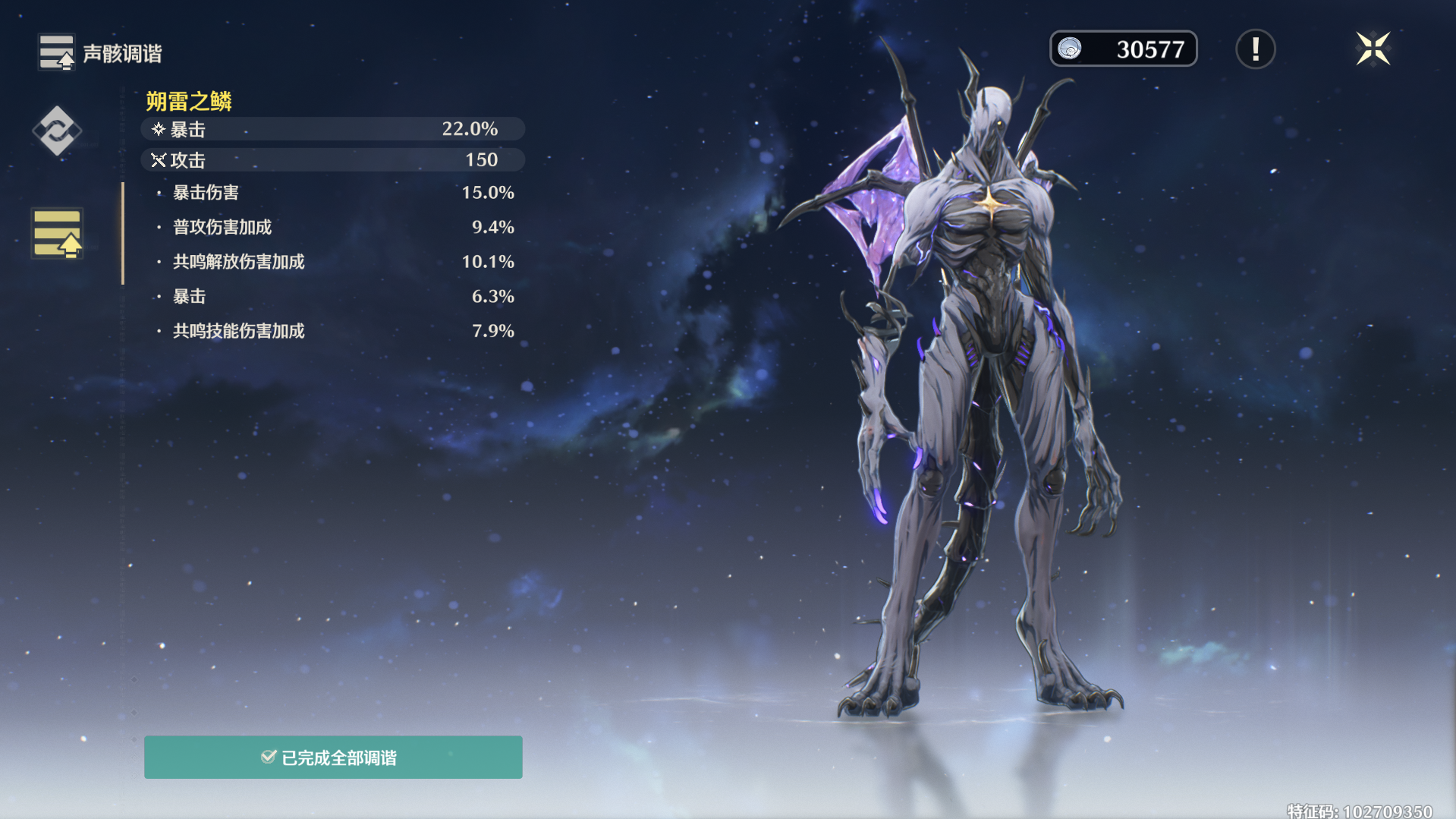Click the 暴击伤害 sub-stat row
The width and height of the screenshot is (1456, 819).
tap(334, 193)
